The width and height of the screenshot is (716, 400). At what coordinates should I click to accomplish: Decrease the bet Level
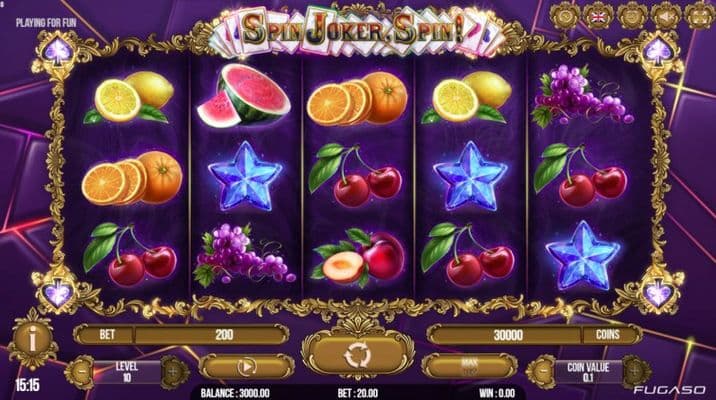81,371
